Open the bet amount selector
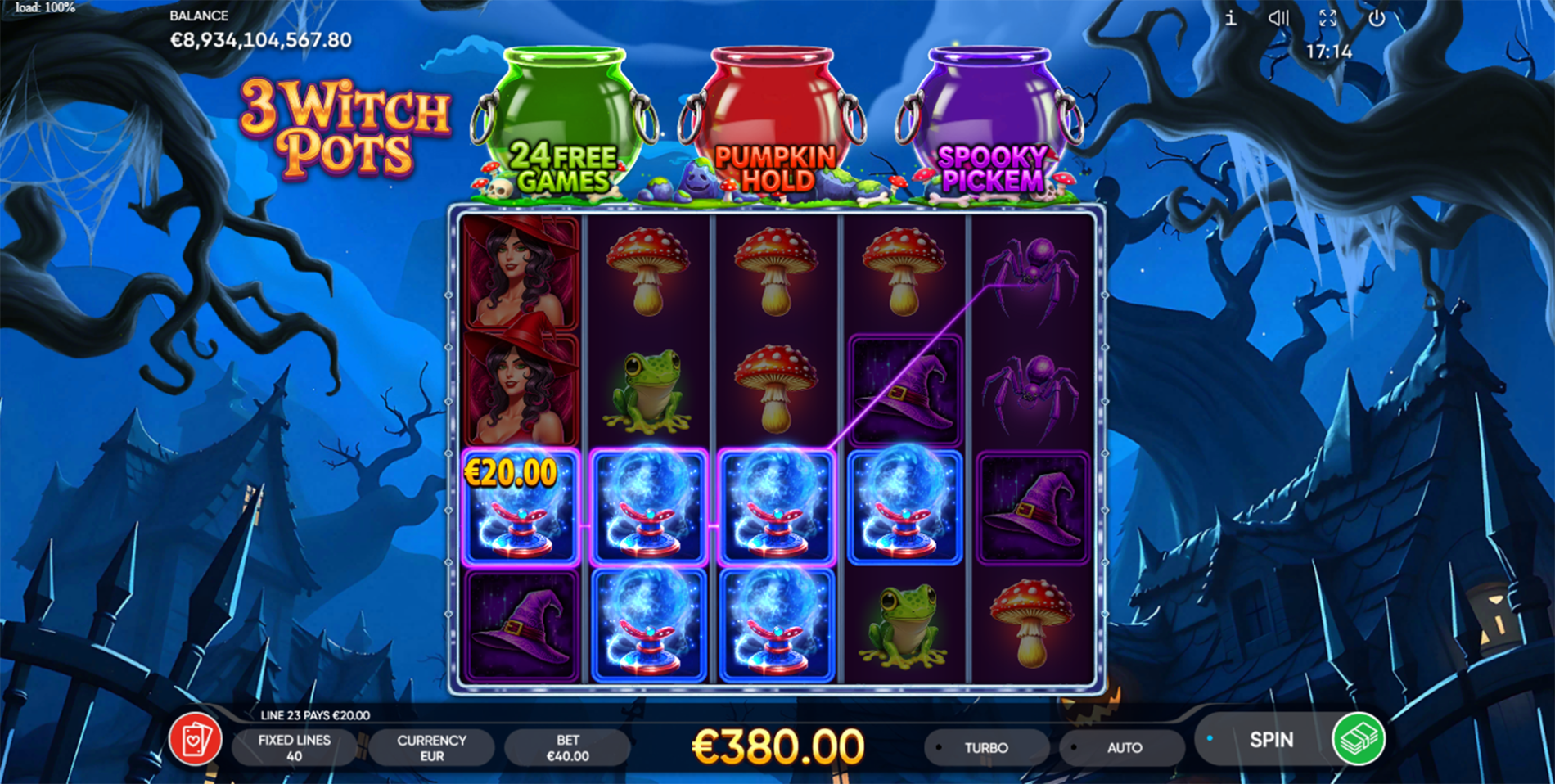Screen dimensions: 1555x784 pos(568,747)
